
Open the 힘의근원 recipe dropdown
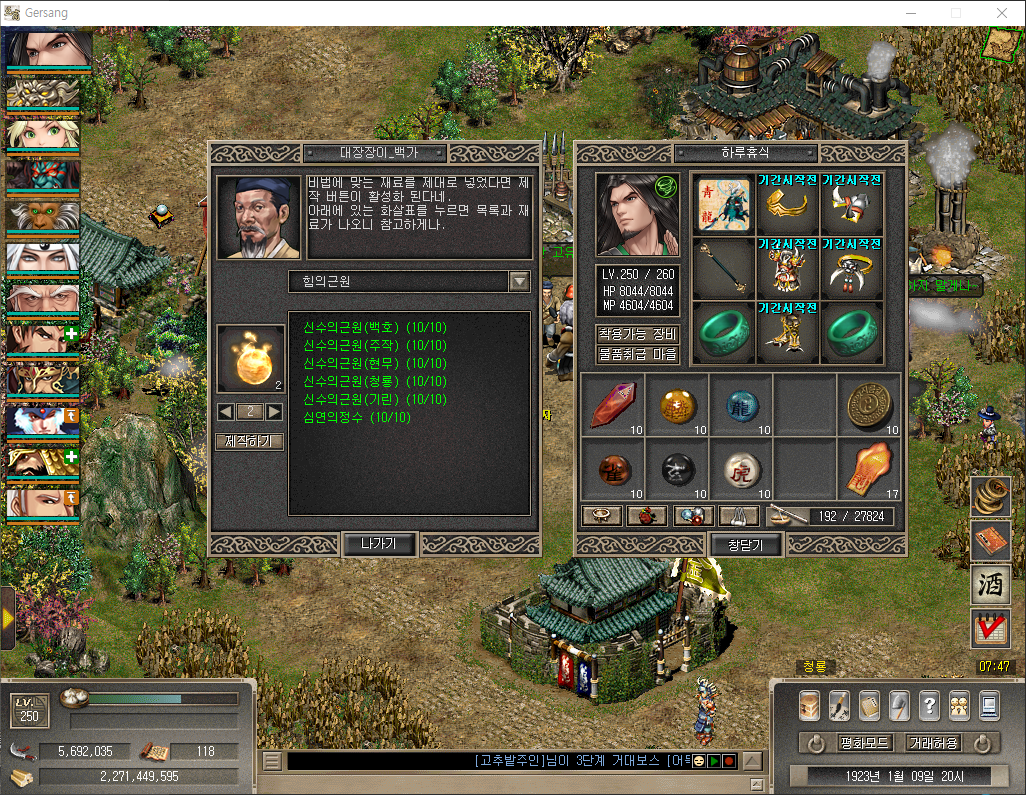pyautogui.click(x=519, y=281)
